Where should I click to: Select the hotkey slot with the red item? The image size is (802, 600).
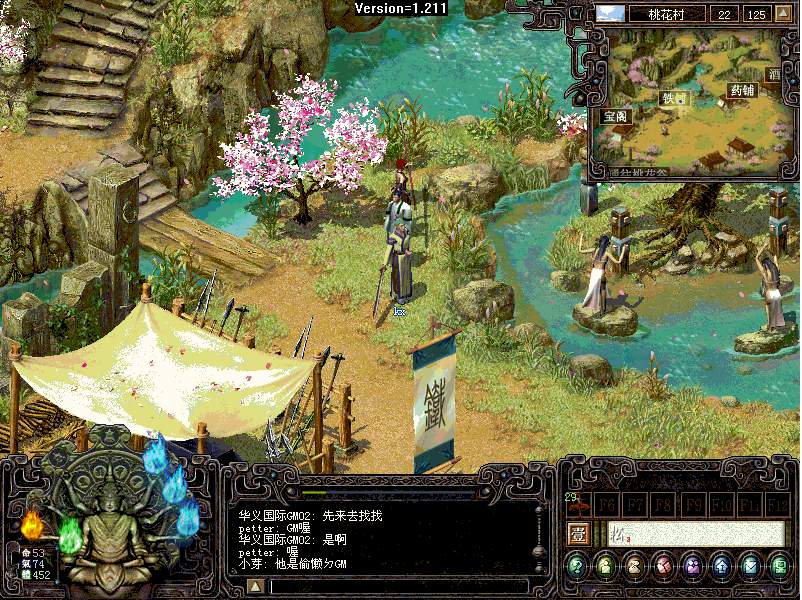(577, 503)
